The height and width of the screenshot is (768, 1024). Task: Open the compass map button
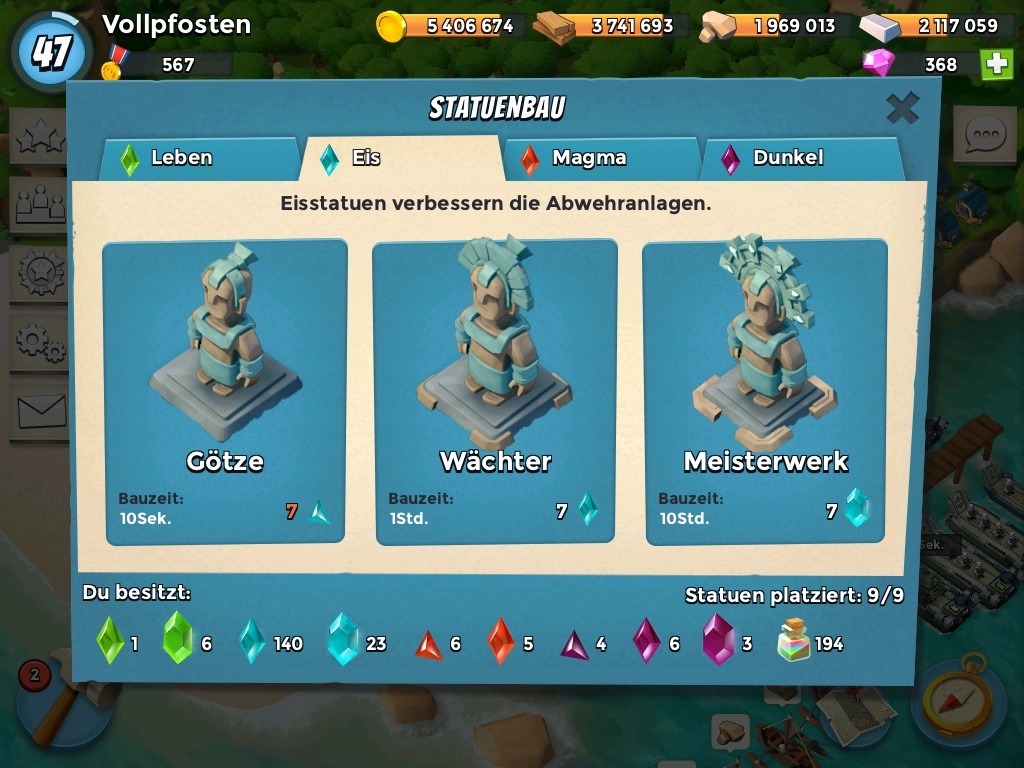point(957,699)
